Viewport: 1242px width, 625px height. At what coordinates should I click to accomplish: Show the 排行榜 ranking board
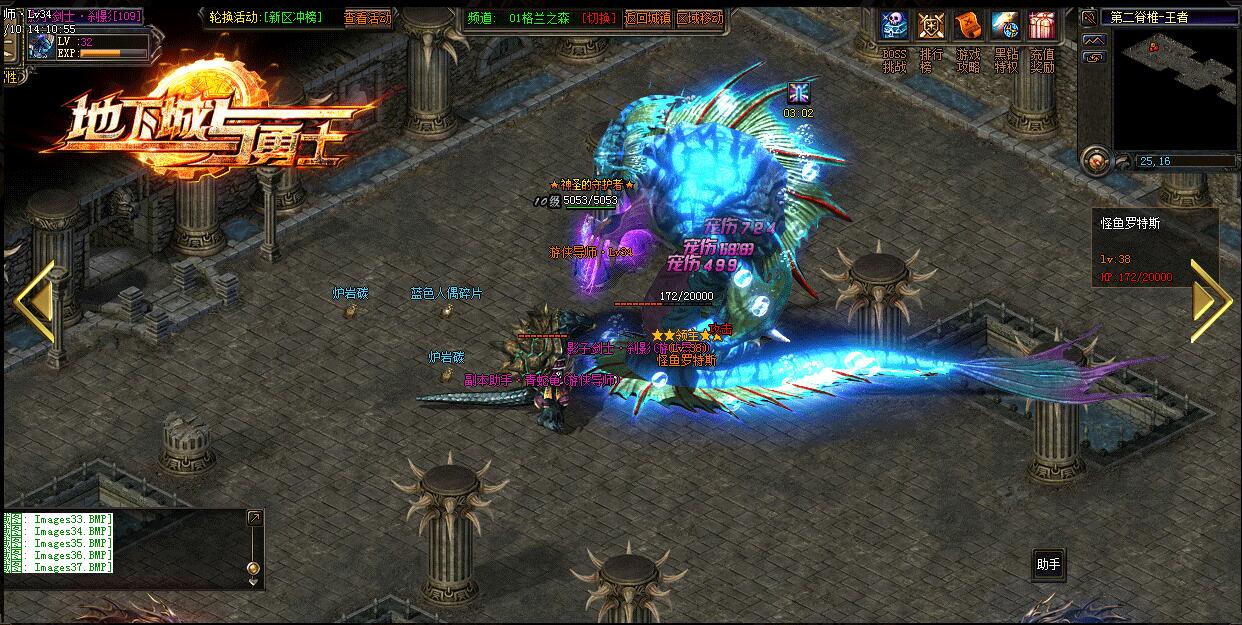click(931, 25)
